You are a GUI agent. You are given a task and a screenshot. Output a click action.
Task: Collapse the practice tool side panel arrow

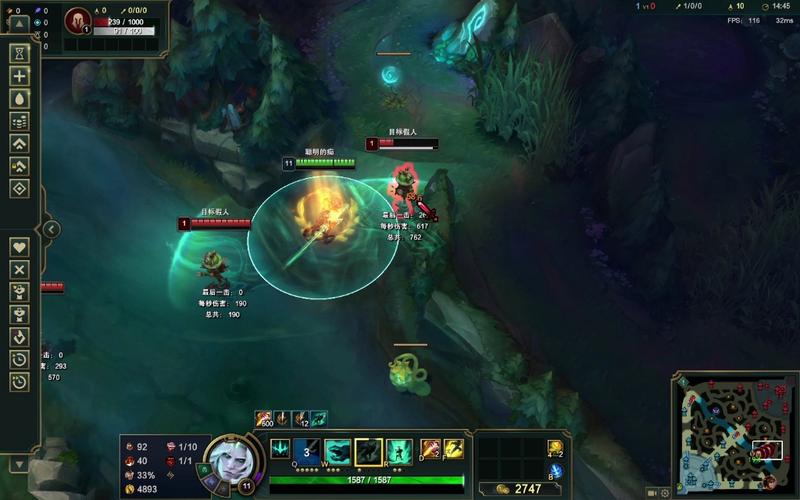[52, 229]
